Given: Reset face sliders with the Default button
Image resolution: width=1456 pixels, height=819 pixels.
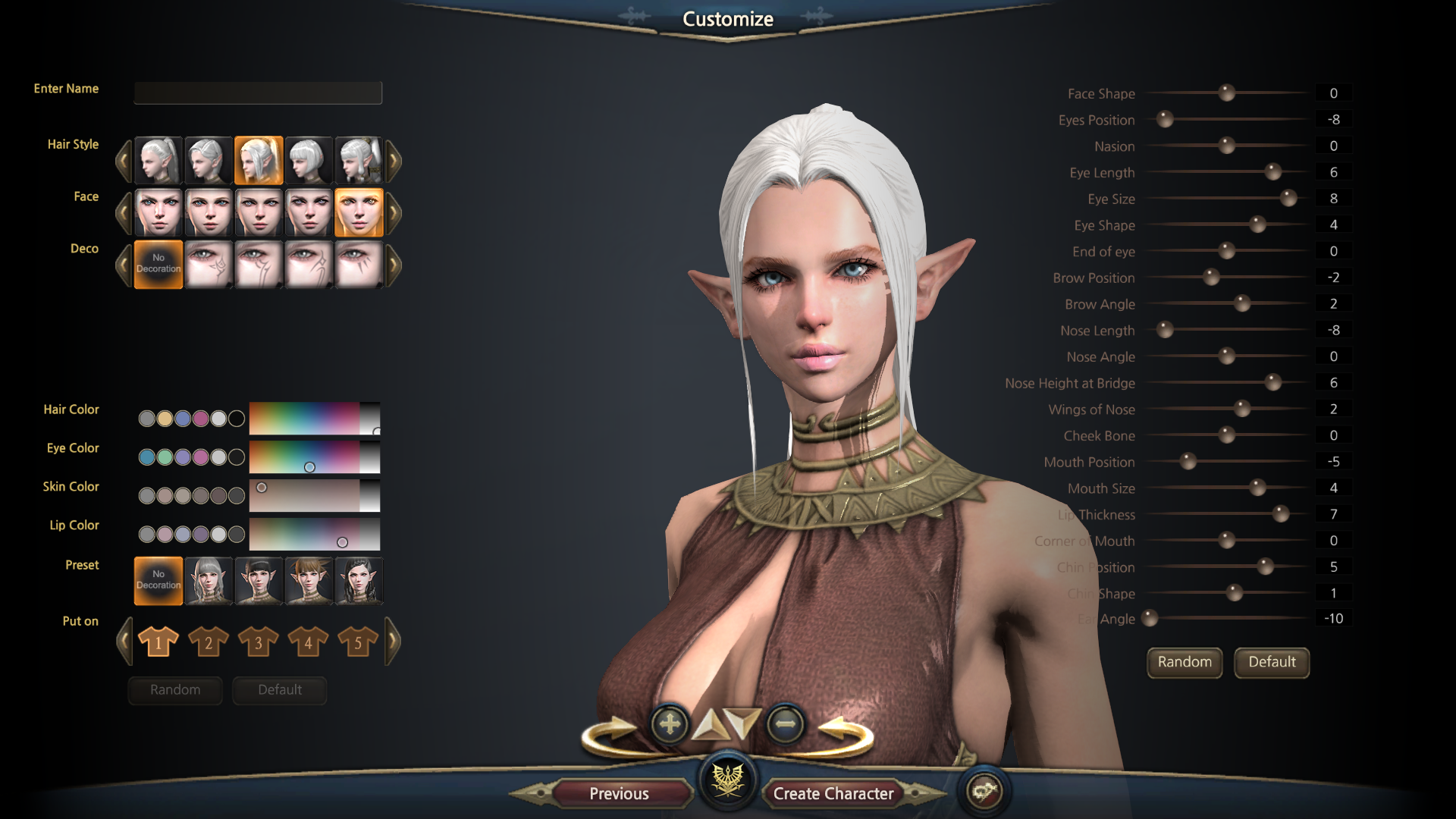Looking at the screenshot, I should coord(1272,662).
